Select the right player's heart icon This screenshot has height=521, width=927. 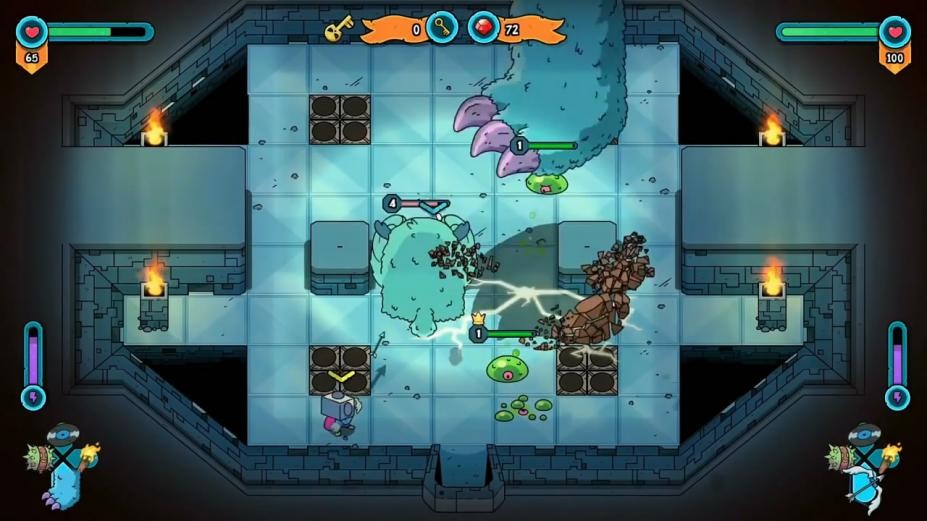point(895,32)
